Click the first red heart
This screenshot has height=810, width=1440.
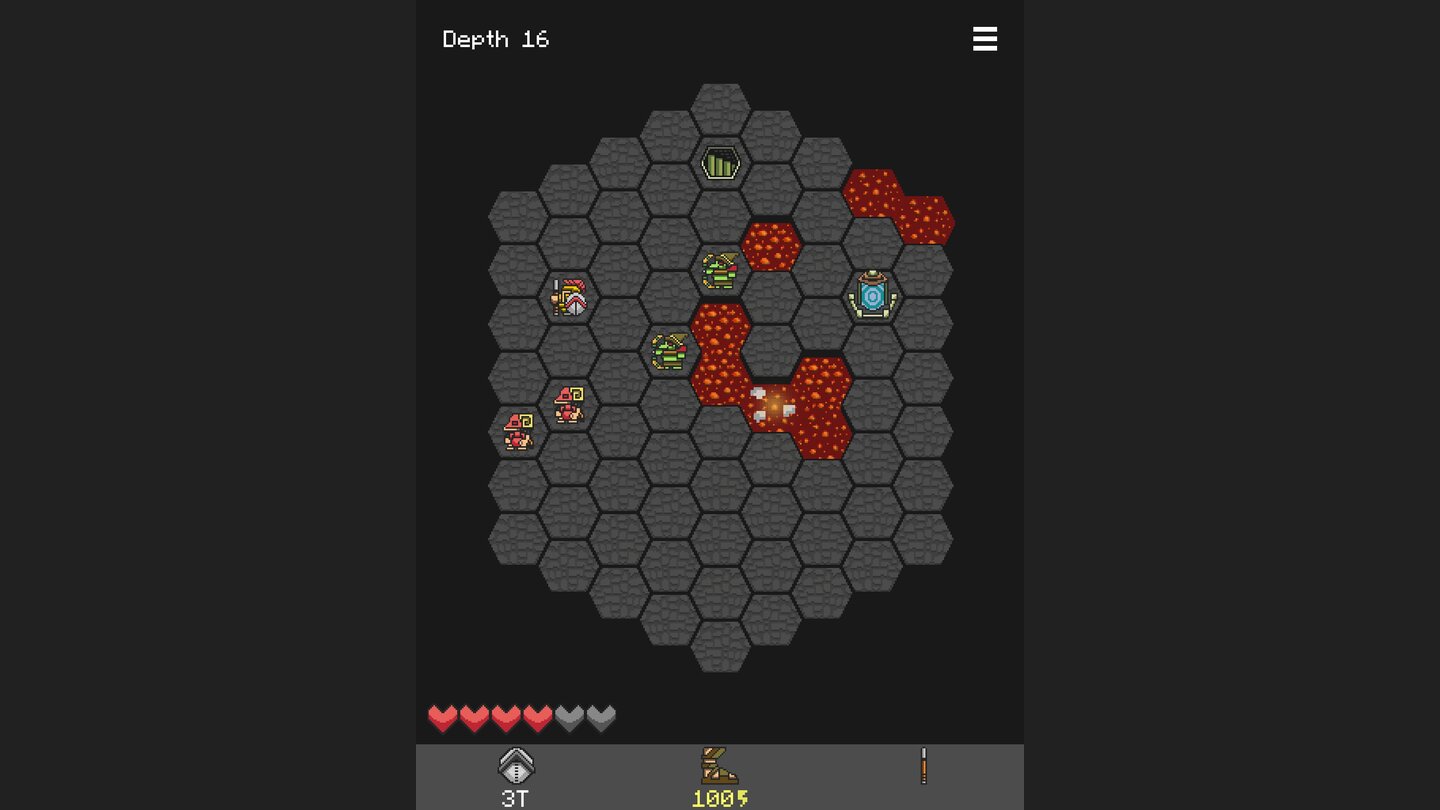coord(442,717)
